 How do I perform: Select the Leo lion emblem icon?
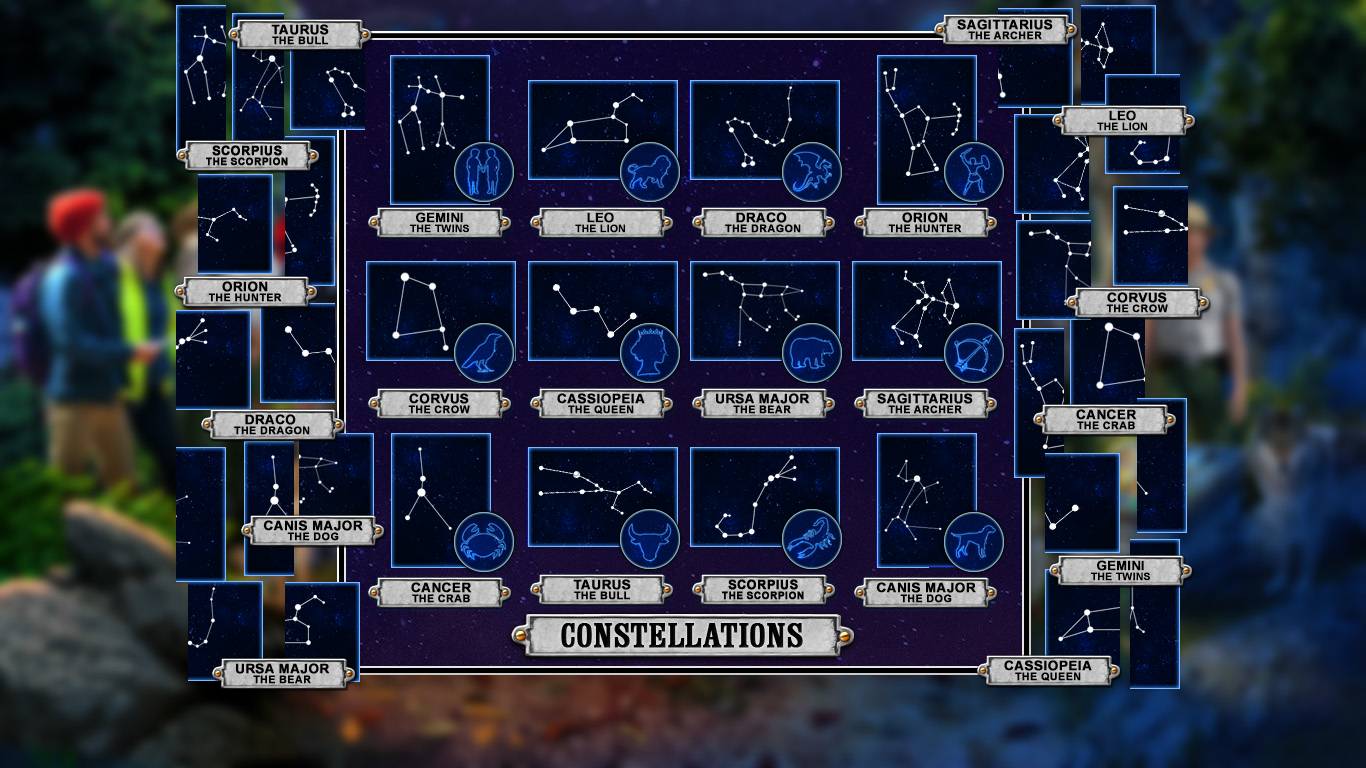649,173
